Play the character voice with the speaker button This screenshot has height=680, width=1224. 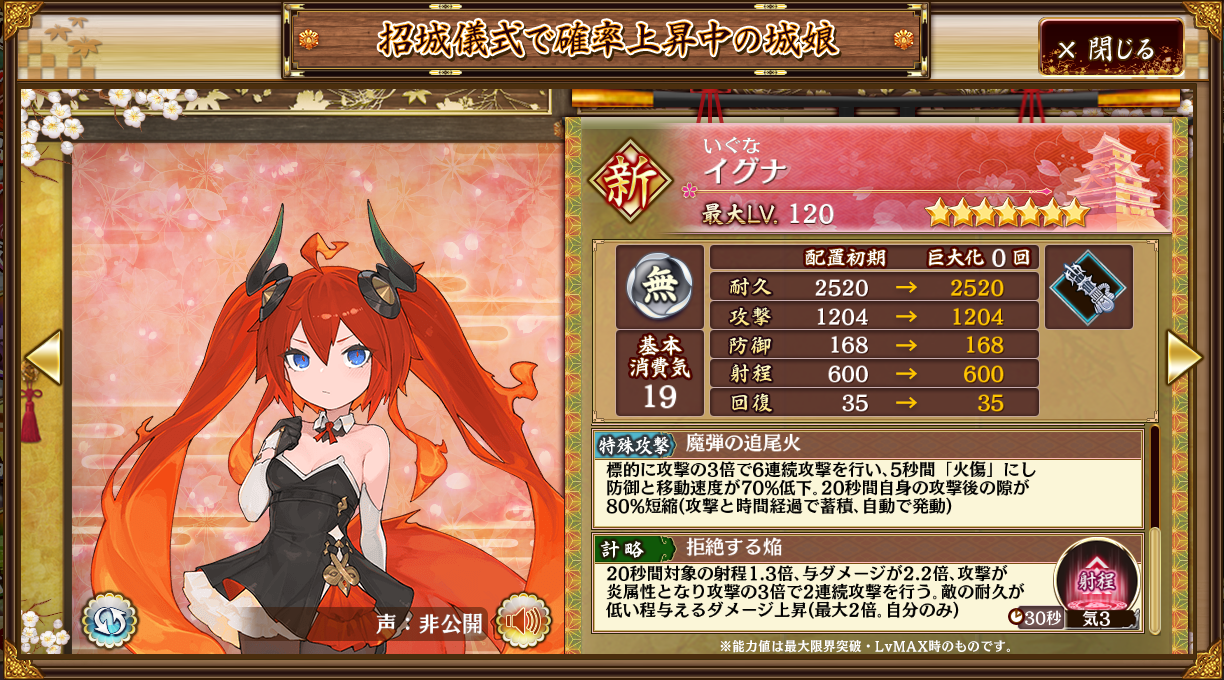523,620
